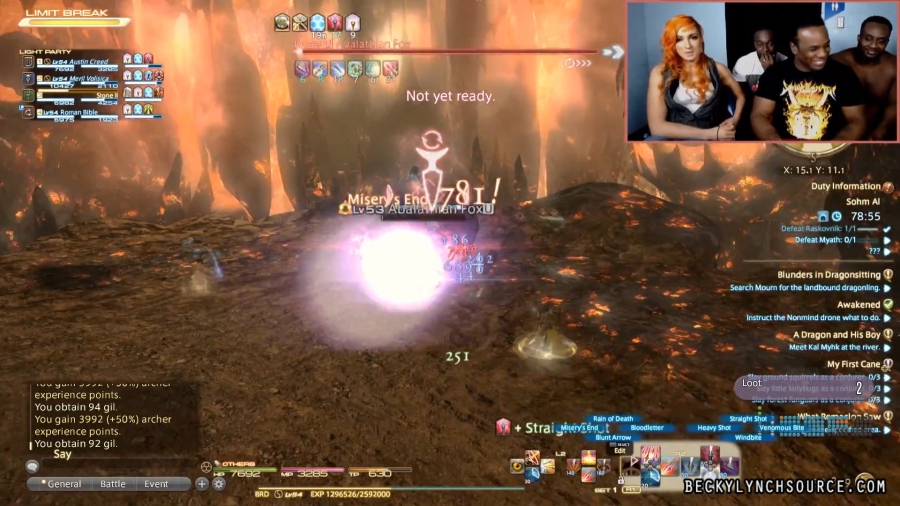Open the Blunders in Dragonsitting quest
The width and height of the screenshot is (900, 506).
pyautogui.click(x=829, y=275)
